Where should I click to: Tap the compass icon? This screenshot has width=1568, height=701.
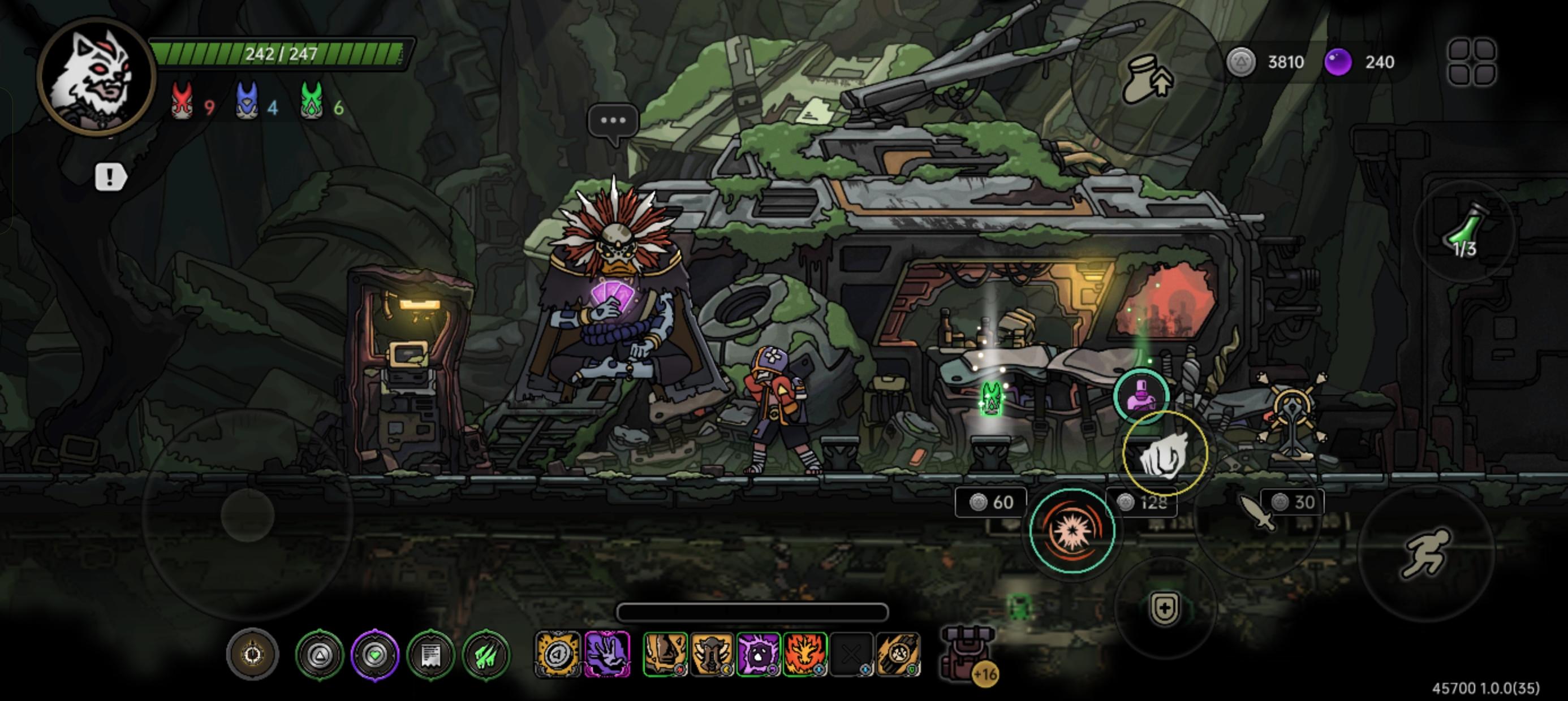point(253,655)
